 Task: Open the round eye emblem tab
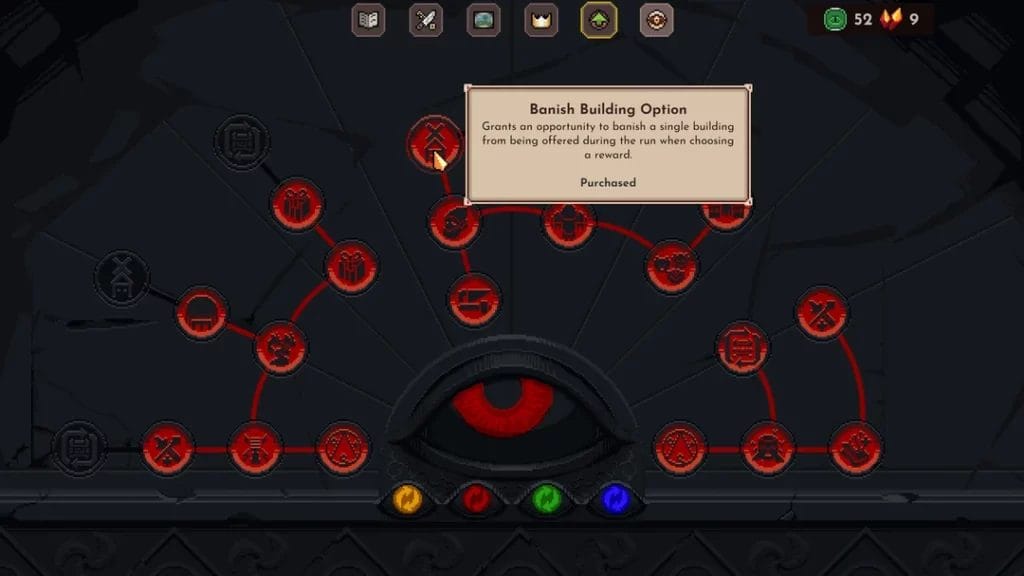[x=656, y=20]
